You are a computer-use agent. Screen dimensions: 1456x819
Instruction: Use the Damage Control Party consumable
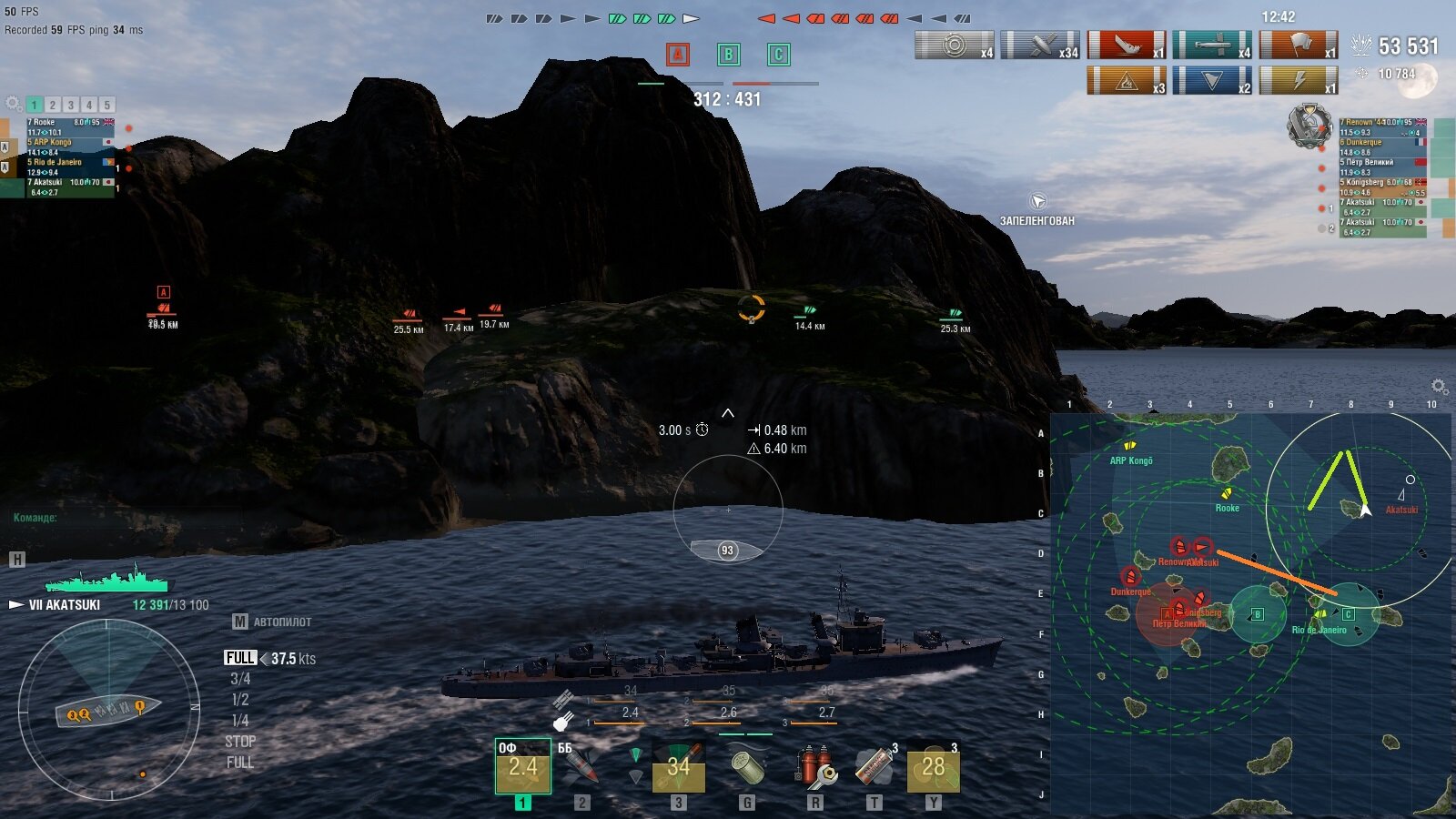coord(815,766)
